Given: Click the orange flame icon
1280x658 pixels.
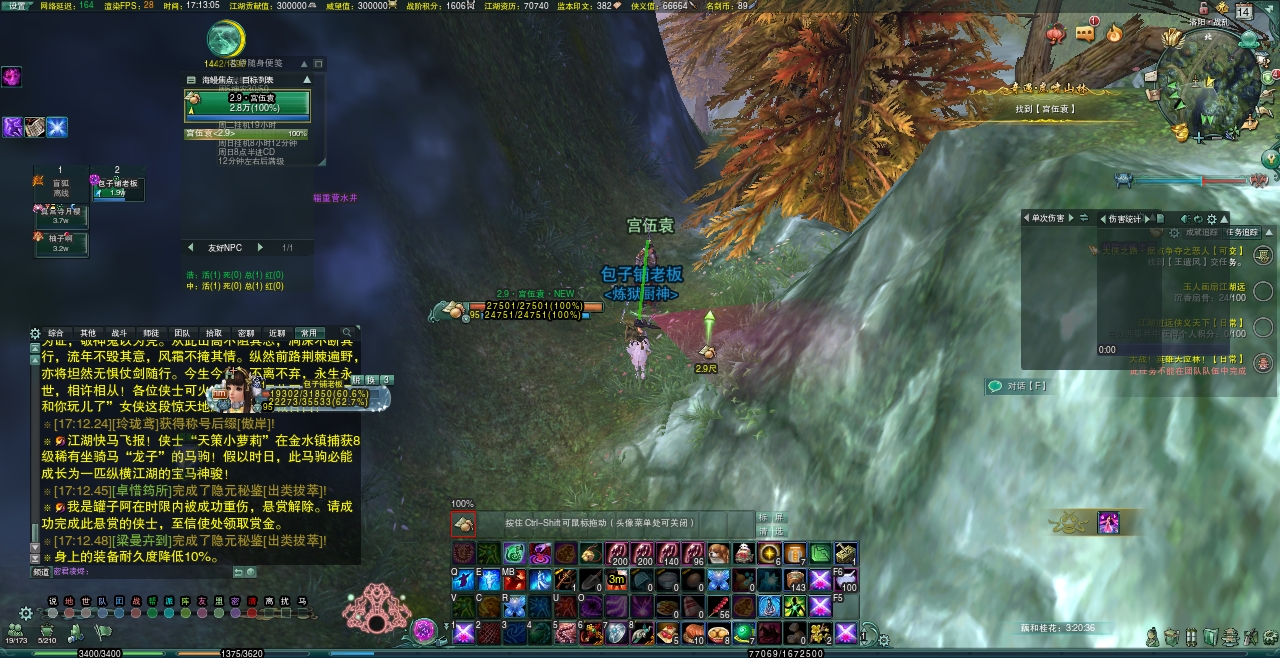Looking at the screenshot, I should [1114, 34].
